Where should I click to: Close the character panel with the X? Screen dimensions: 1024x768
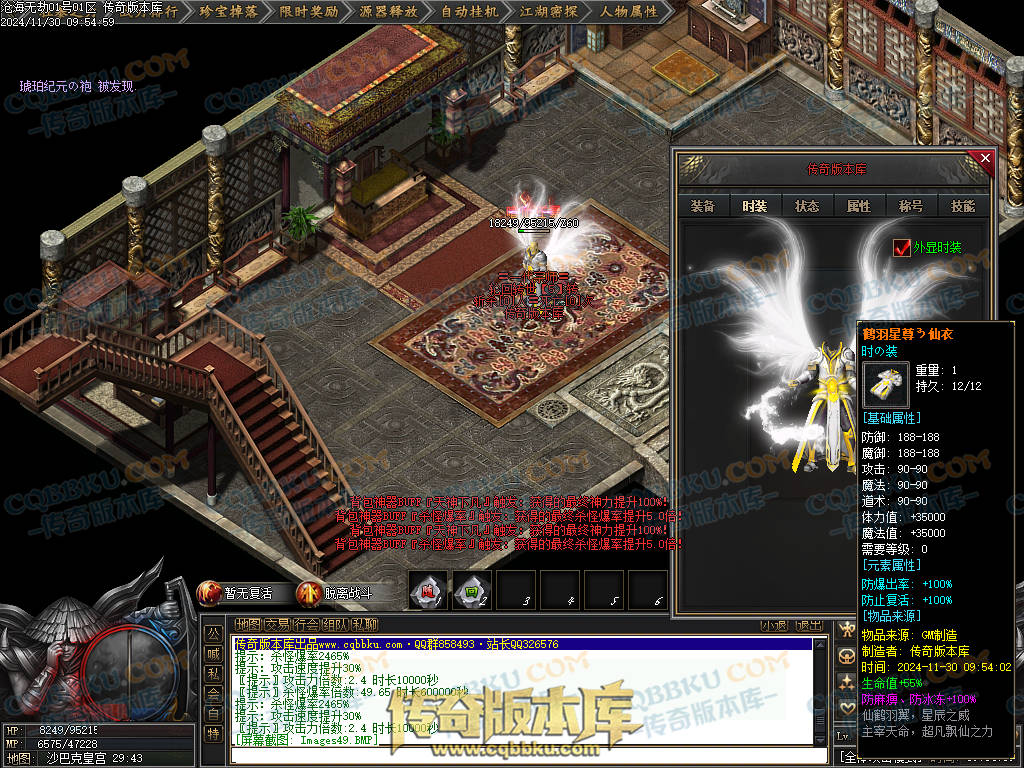pos(985,158)
